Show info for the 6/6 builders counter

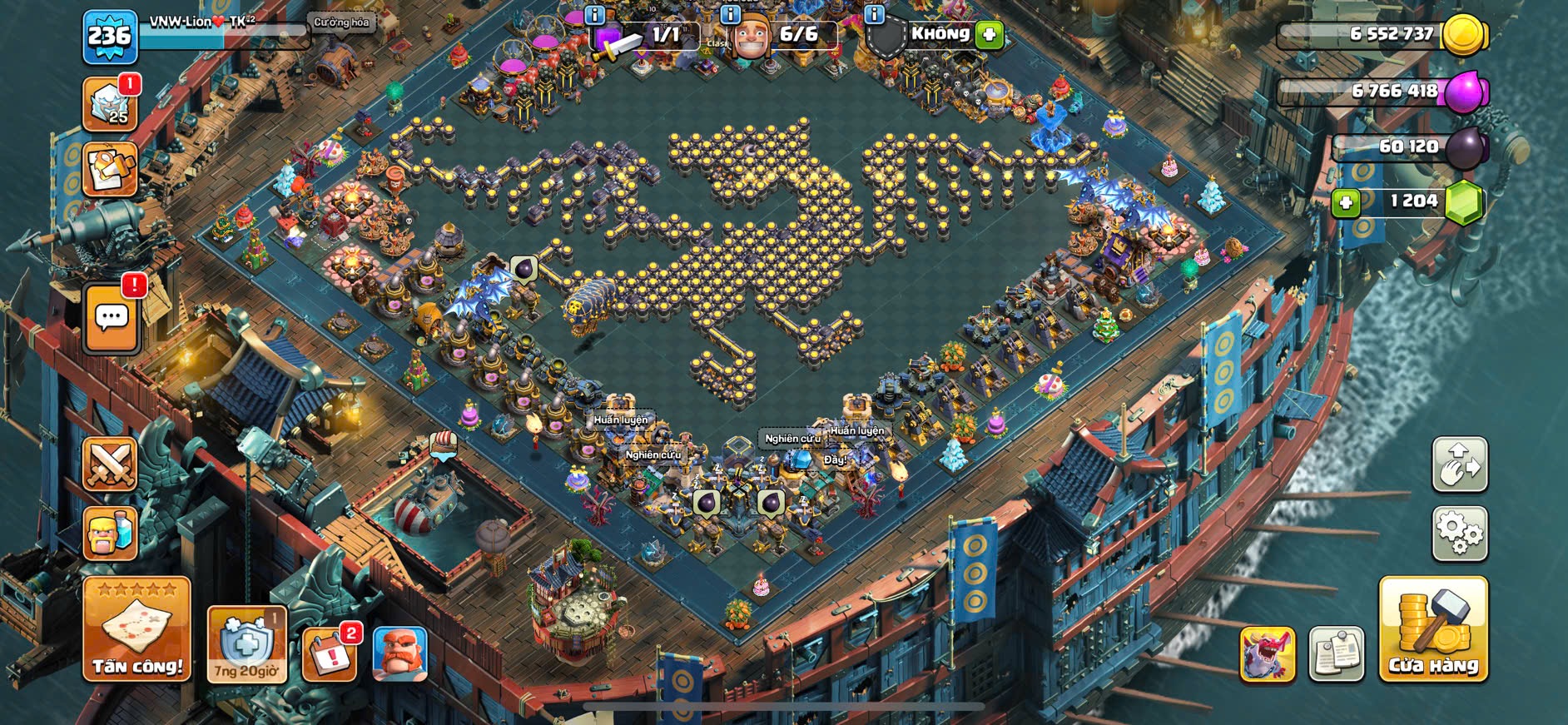pyautogui.click(x=730, y=14)
